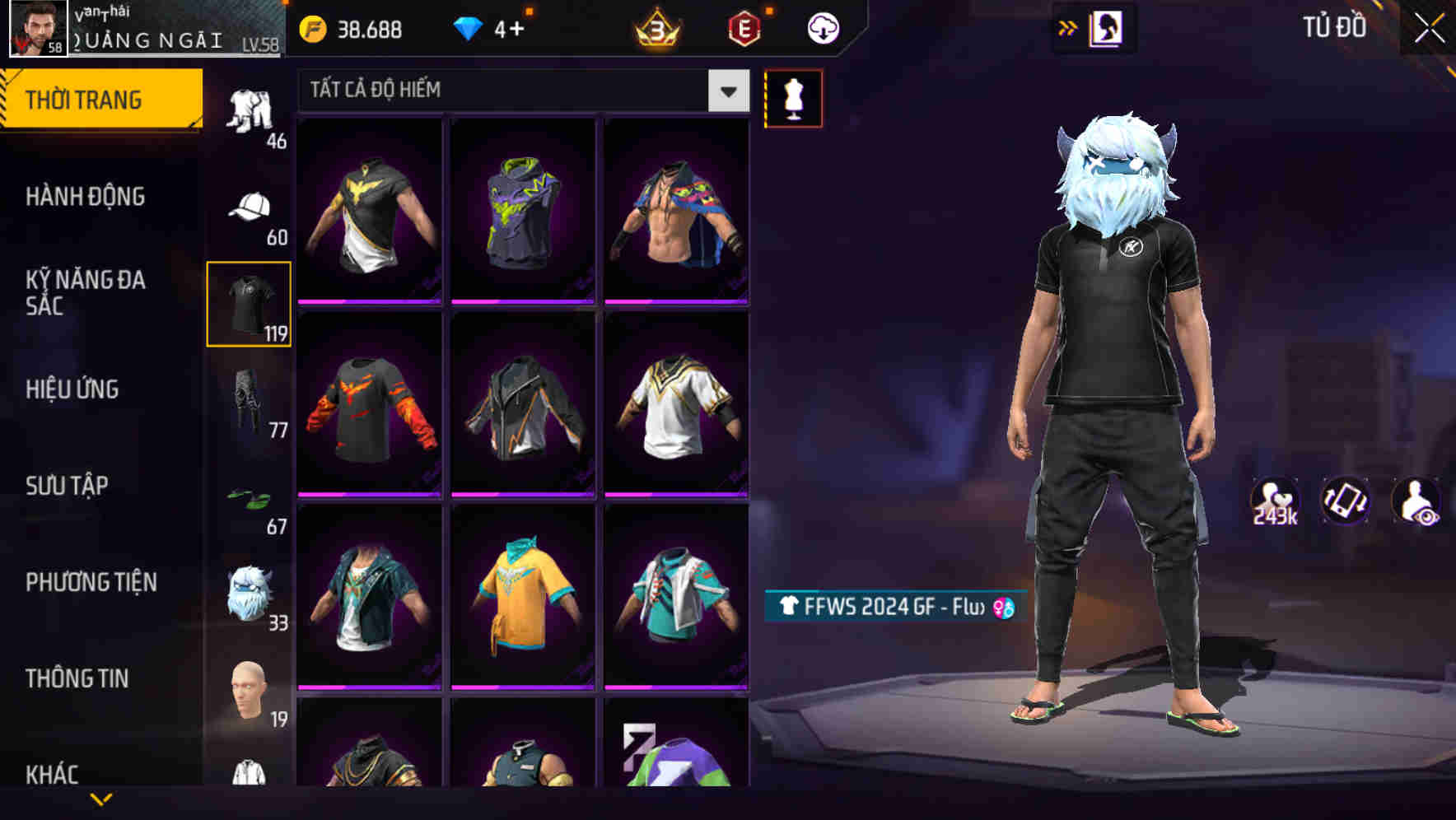Toggle gender on FFWS 2024 GF item

(x=1004, y=606)
